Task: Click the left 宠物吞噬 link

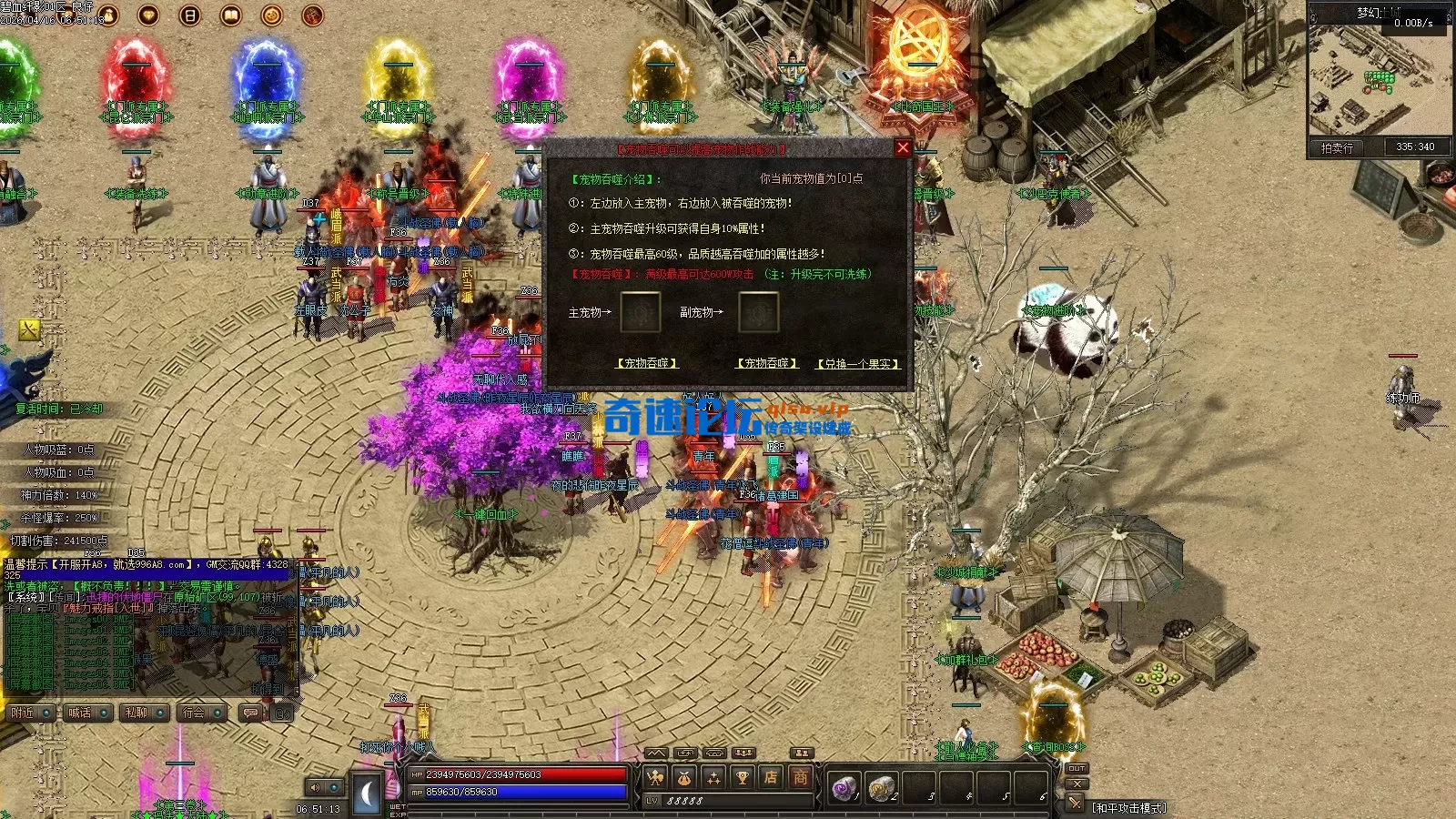Action: click(648, 363)
